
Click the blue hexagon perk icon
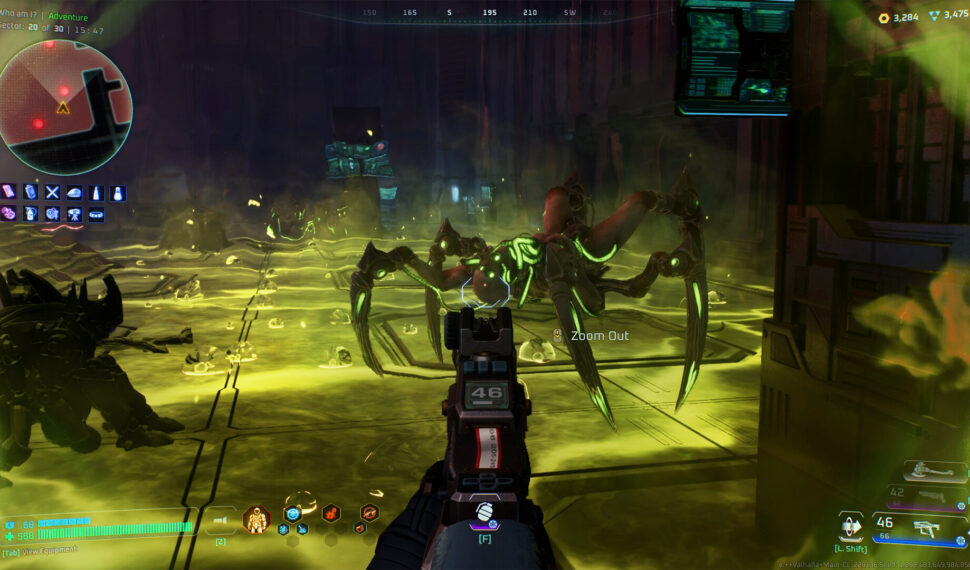pyautogui.click(x=293, y=513)
